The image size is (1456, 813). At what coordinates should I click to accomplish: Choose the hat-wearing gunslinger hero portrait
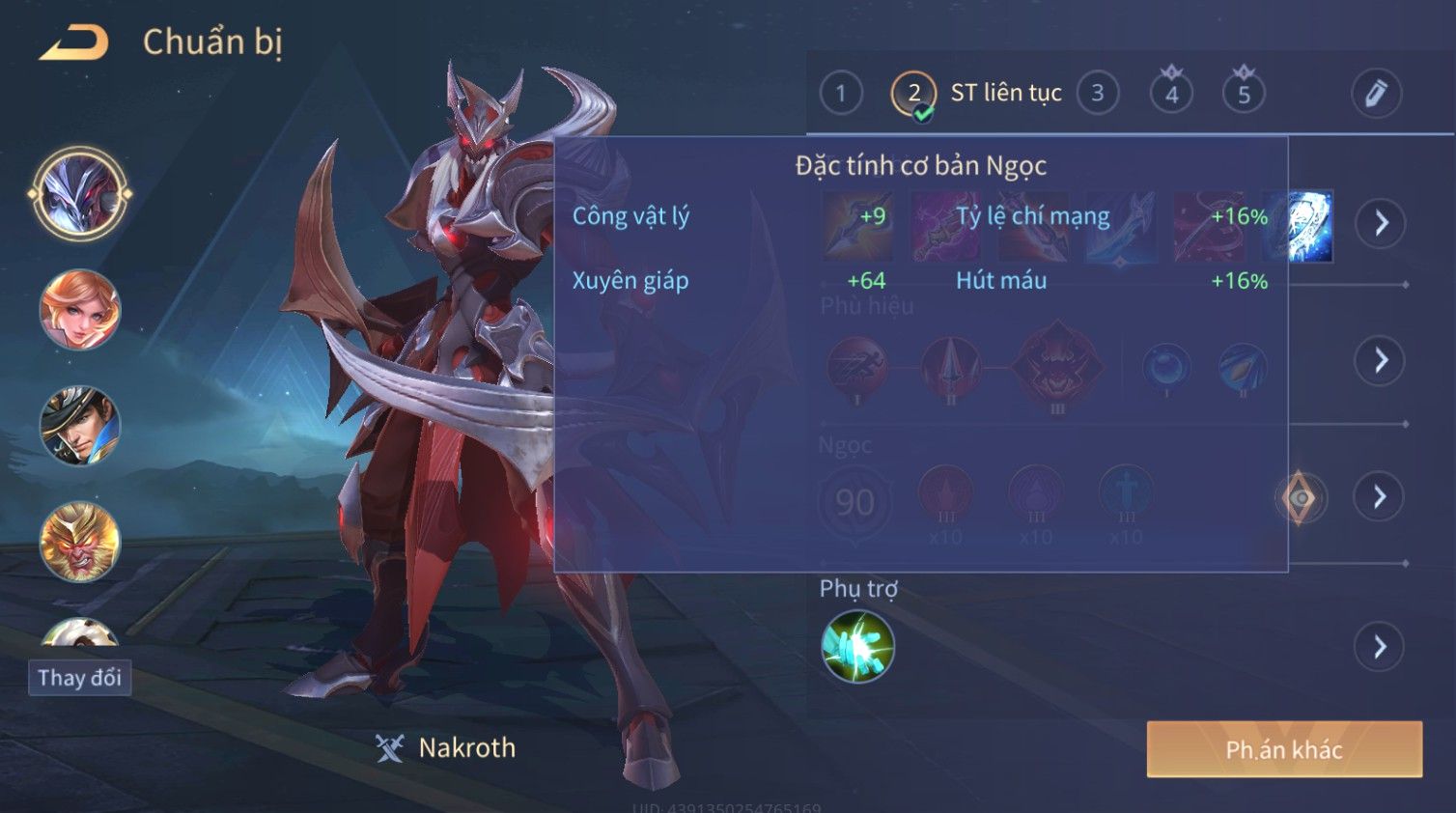pos(80,426)
